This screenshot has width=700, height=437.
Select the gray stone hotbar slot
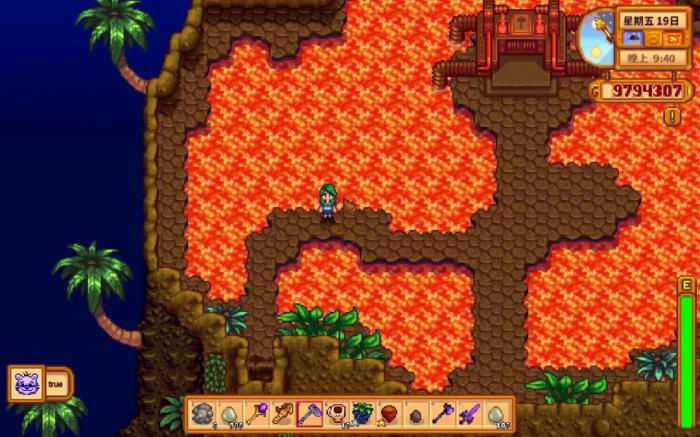coord(203,414)
